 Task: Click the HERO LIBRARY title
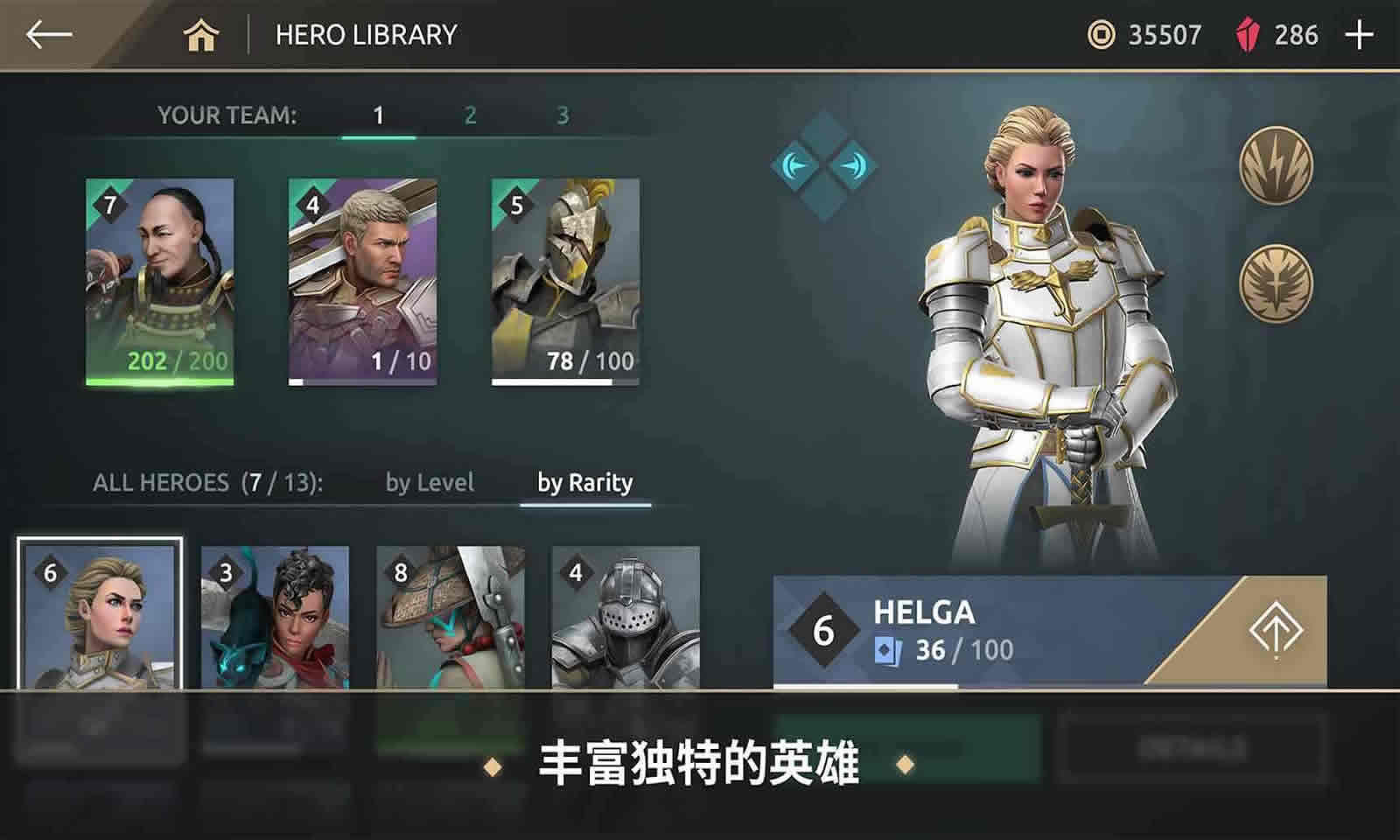tap(366, 35)
